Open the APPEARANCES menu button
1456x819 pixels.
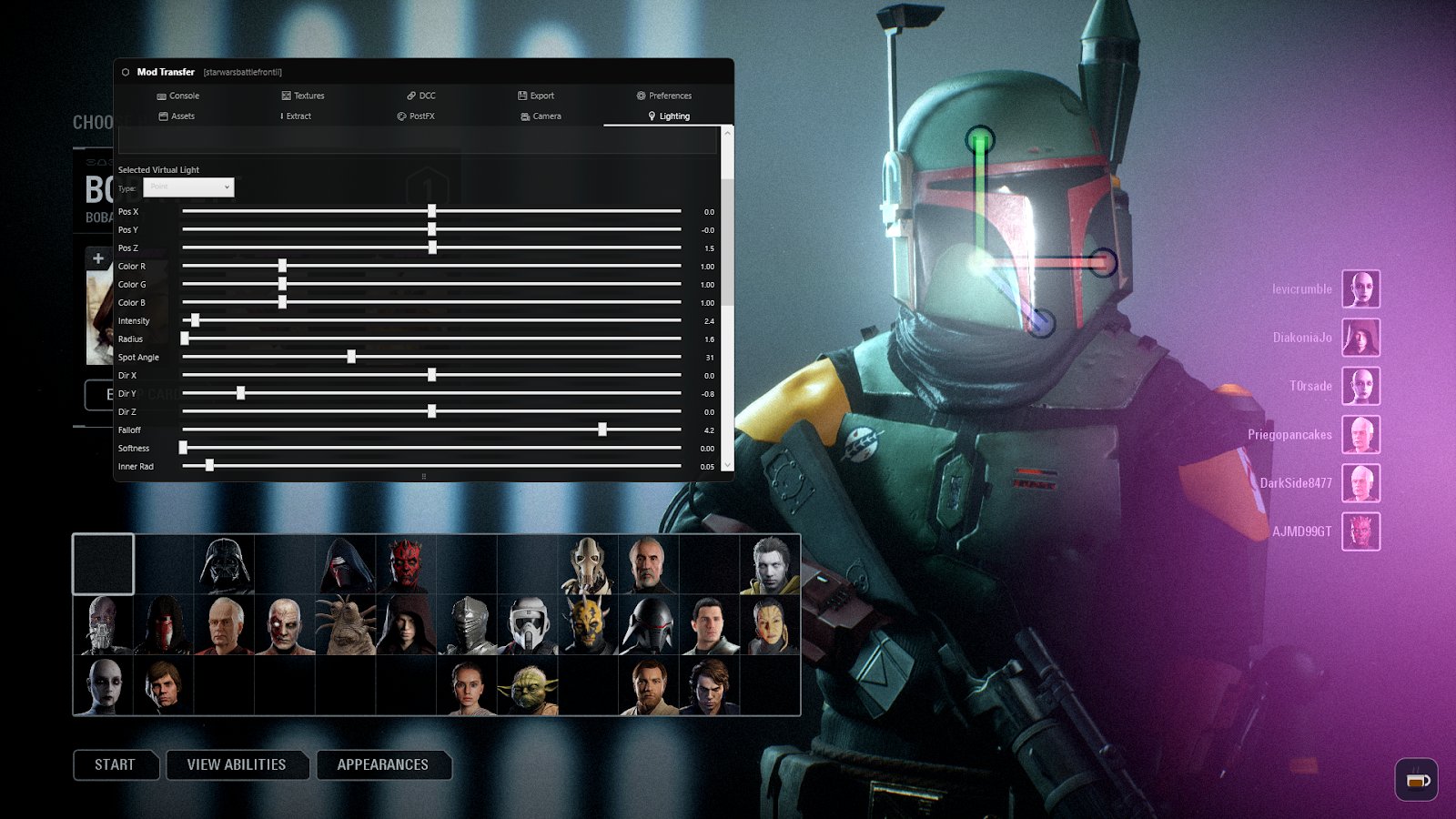pyautogui.click(x=383, y=764)
